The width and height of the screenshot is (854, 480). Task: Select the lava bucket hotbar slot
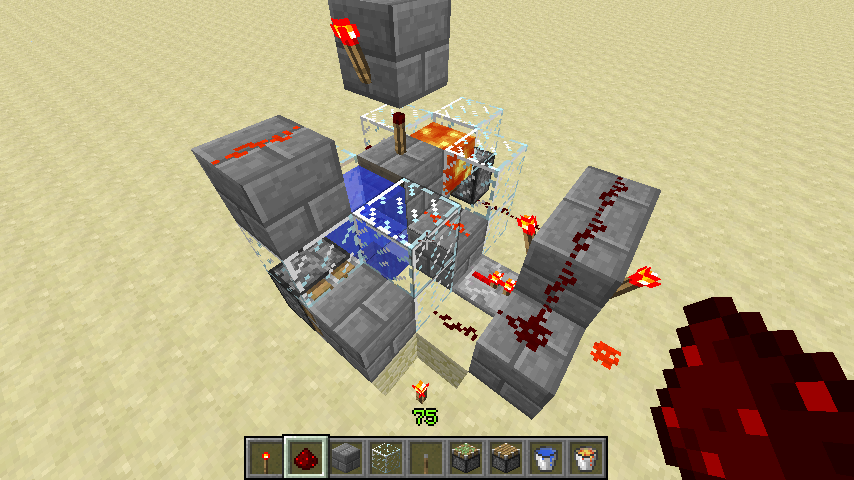tap(584, 458)
